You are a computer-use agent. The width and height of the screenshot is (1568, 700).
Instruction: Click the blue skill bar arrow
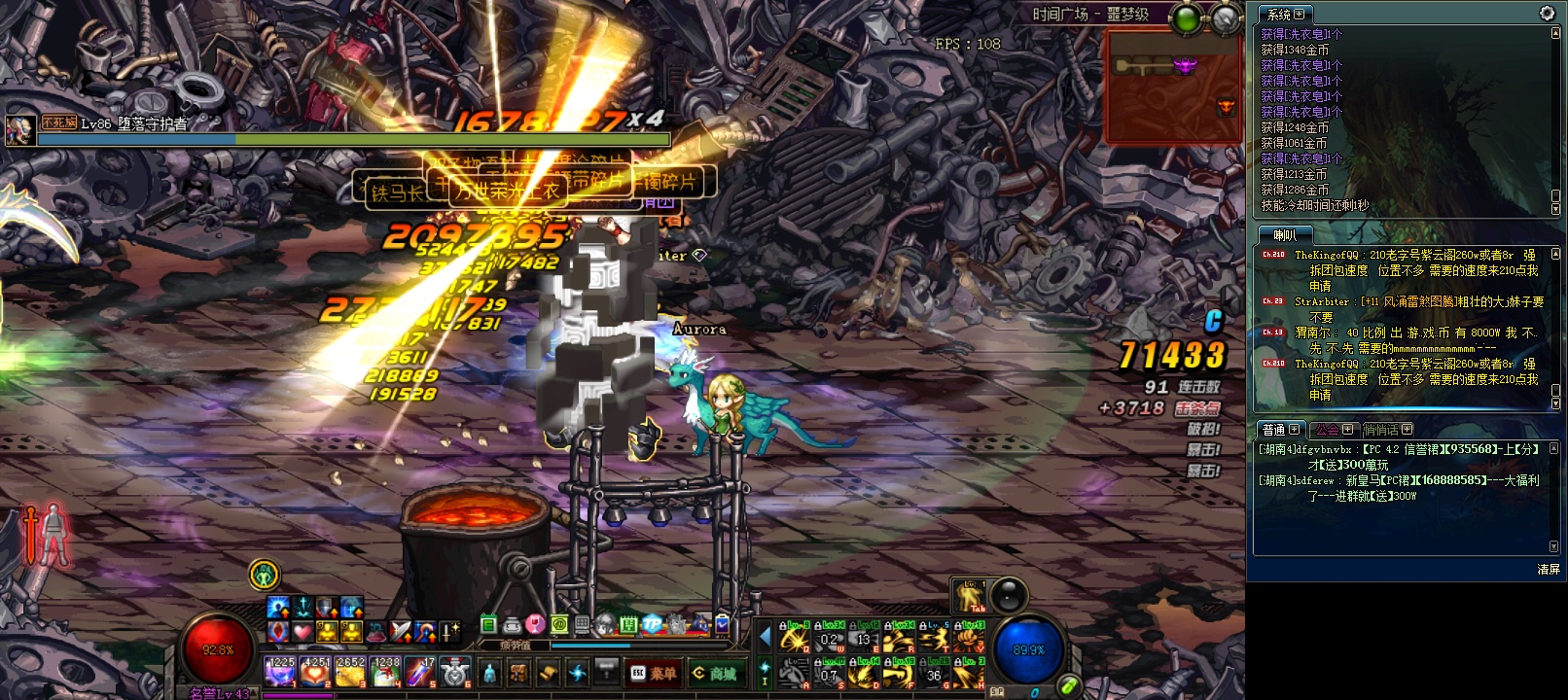coord(765,637)
